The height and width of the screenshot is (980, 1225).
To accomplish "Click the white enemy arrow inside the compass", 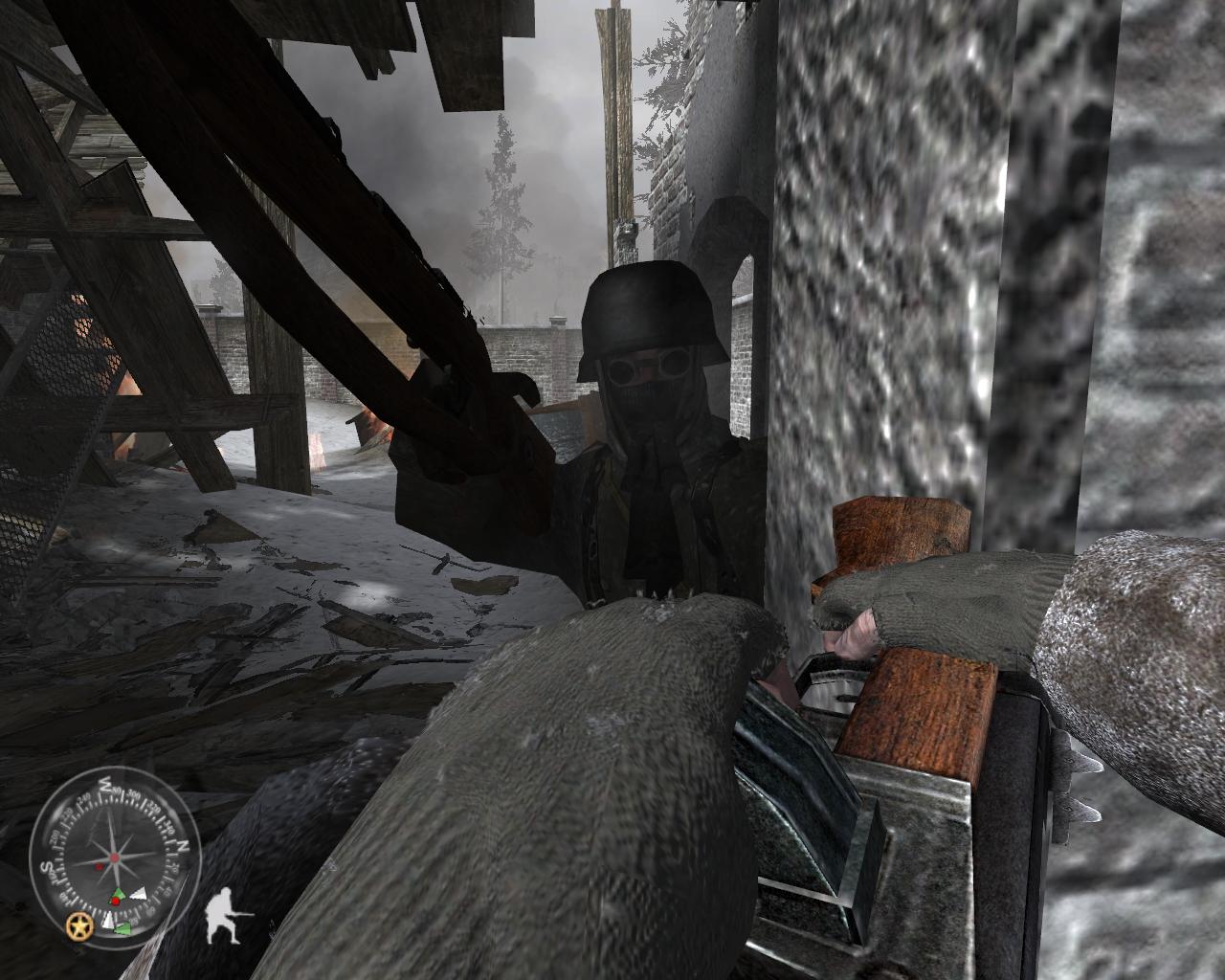I will pos(139,893).
